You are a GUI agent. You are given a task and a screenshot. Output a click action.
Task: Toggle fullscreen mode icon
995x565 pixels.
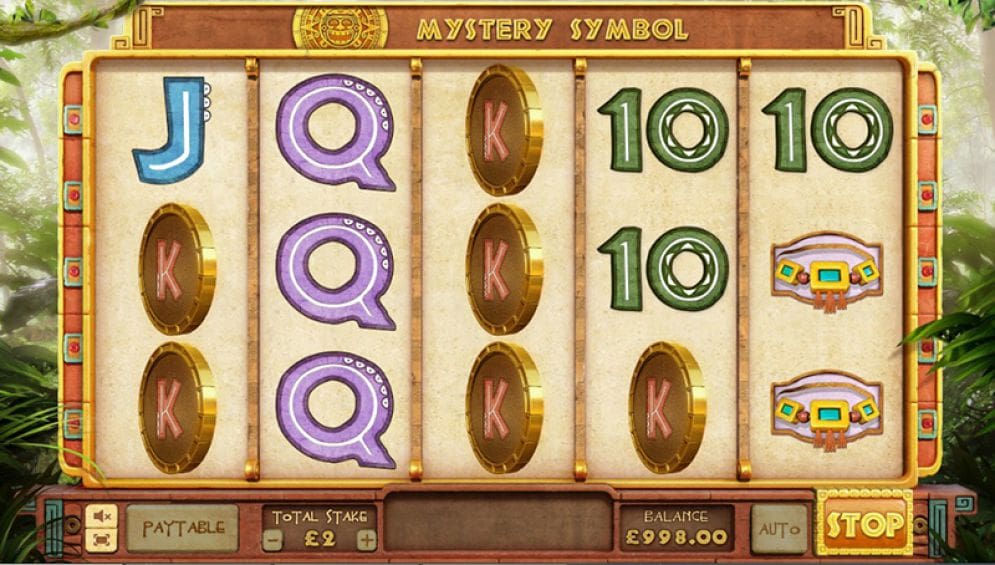coord(102,540)
